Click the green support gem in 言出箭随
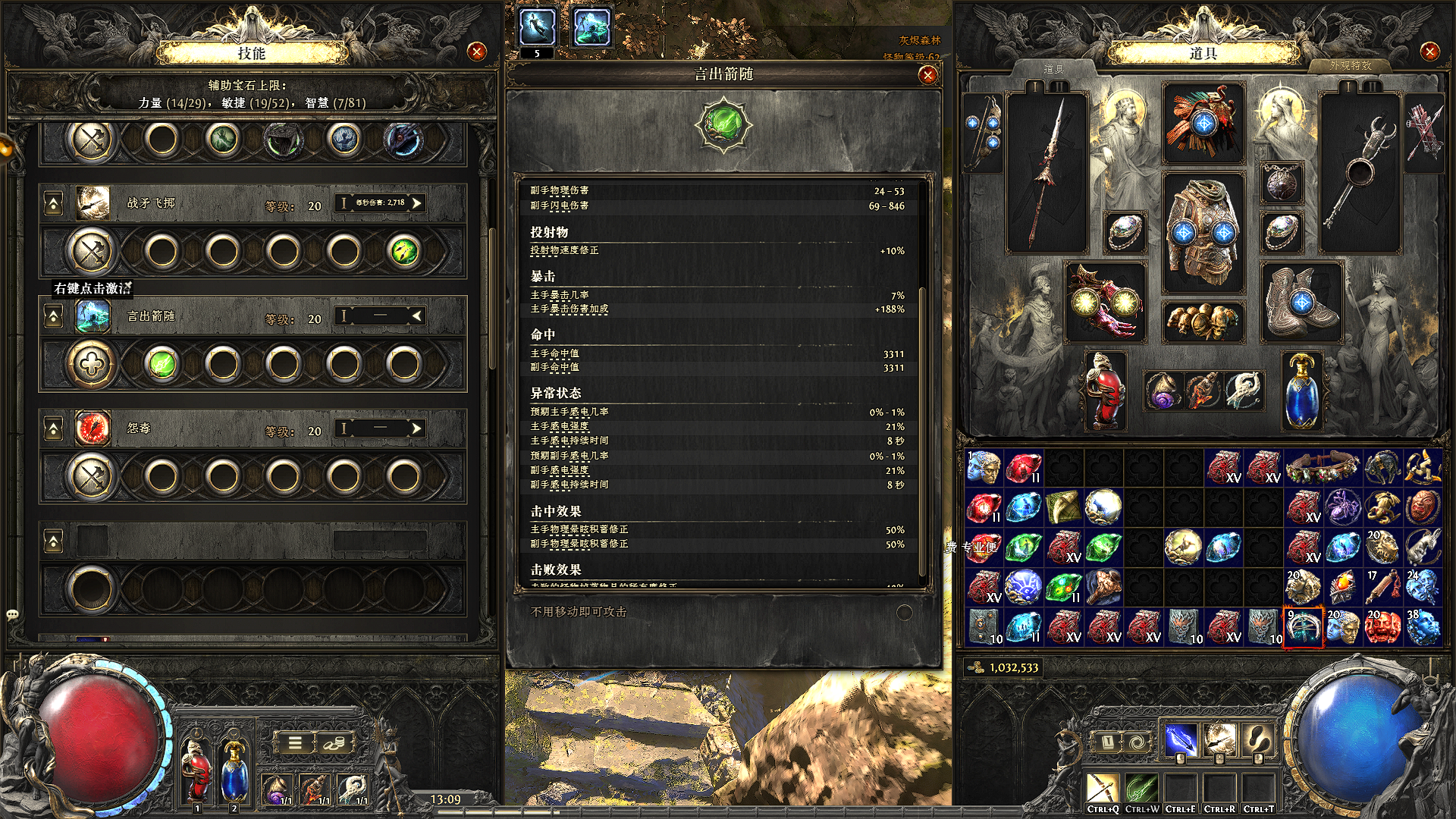1456x819 pixels. [x=162, y=365]
